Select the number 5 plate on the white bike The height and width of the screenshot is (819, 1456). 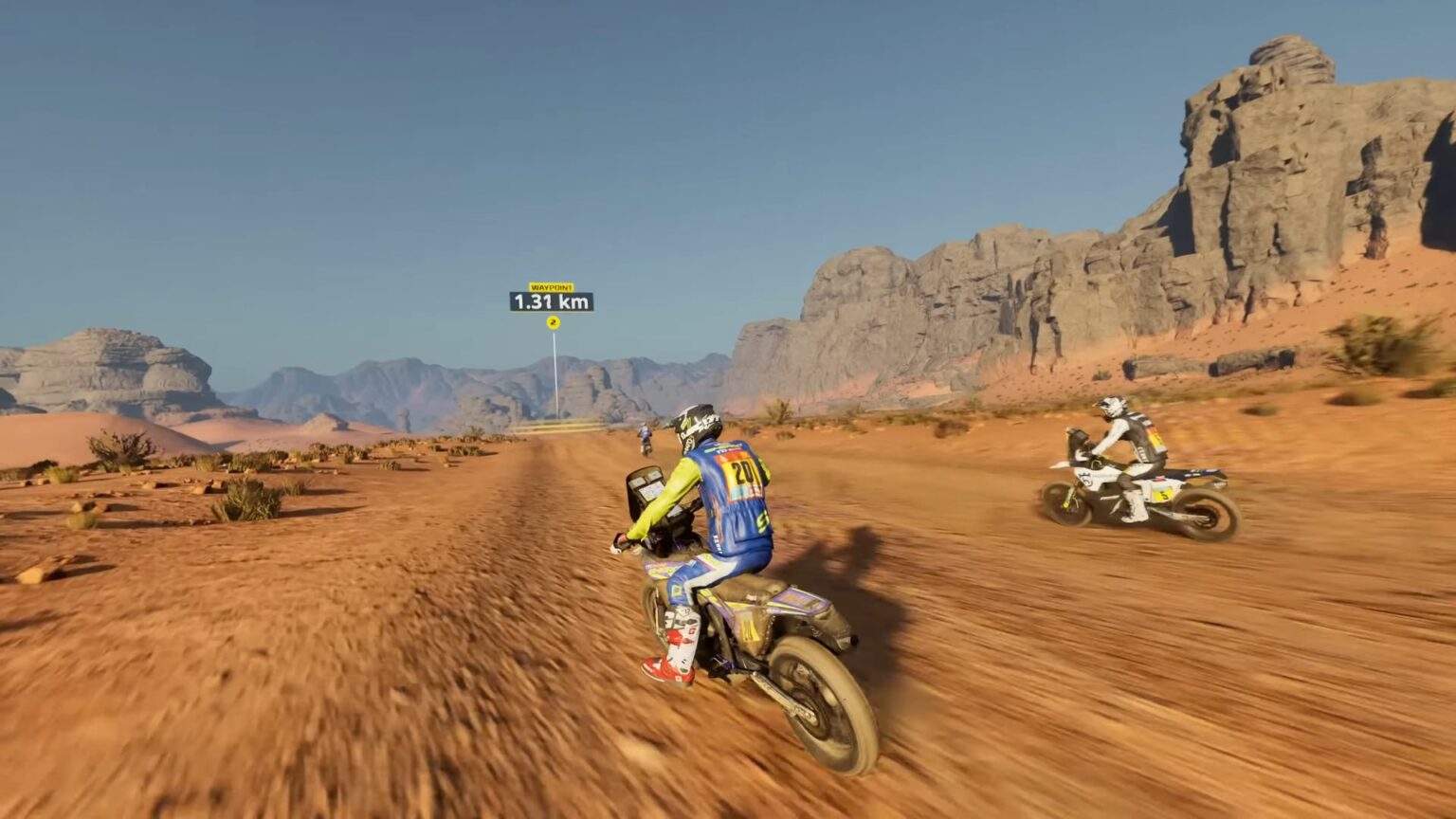(x=1163, y=495)
